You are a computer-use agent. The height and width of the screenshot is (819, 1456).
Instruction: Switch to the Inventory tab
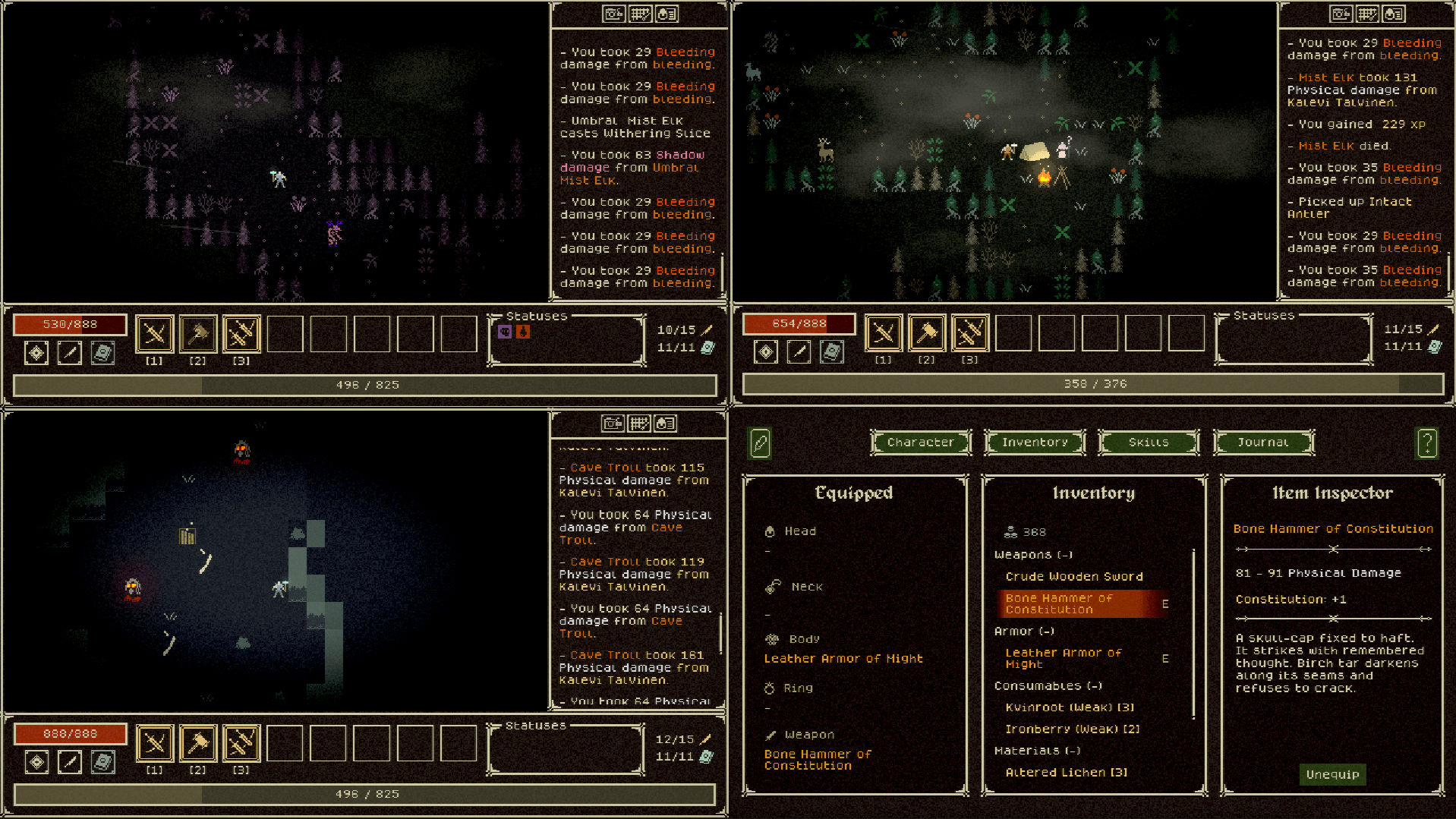click(1034, 442)
